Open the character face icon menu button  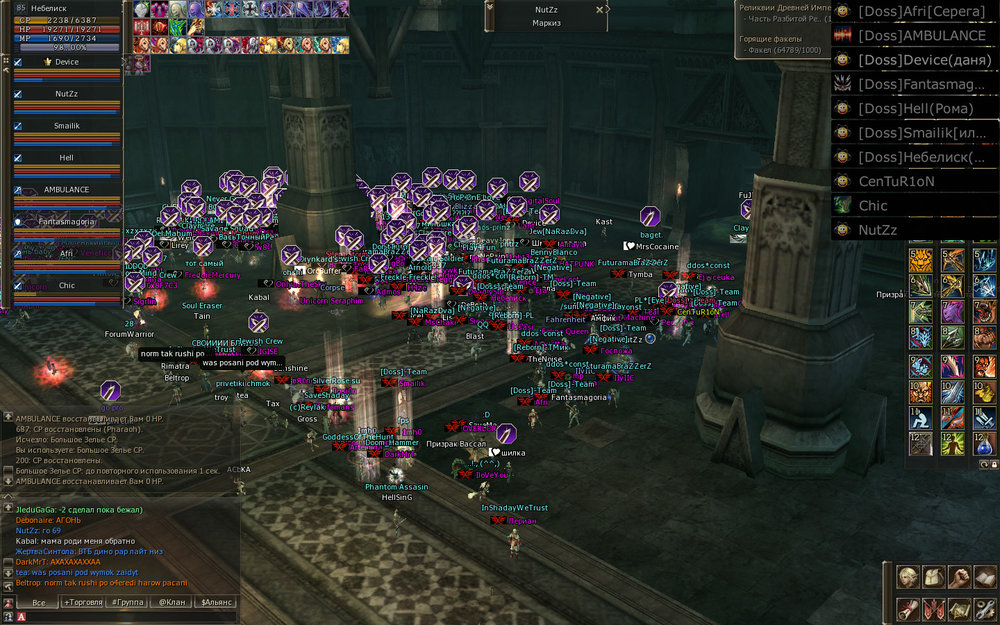point(908,577)
